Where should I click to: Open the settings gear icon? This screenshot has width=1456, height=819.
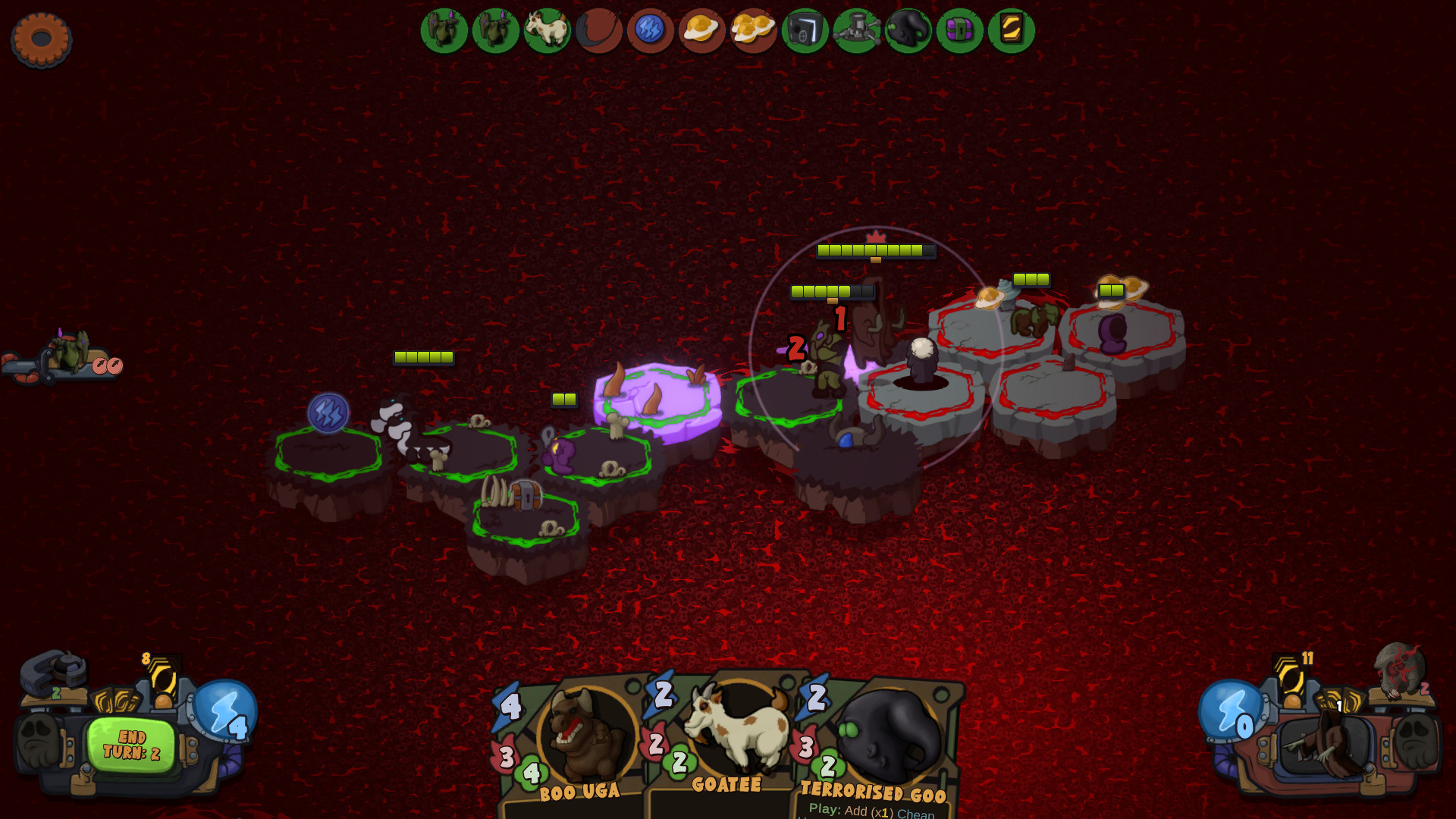41,39
